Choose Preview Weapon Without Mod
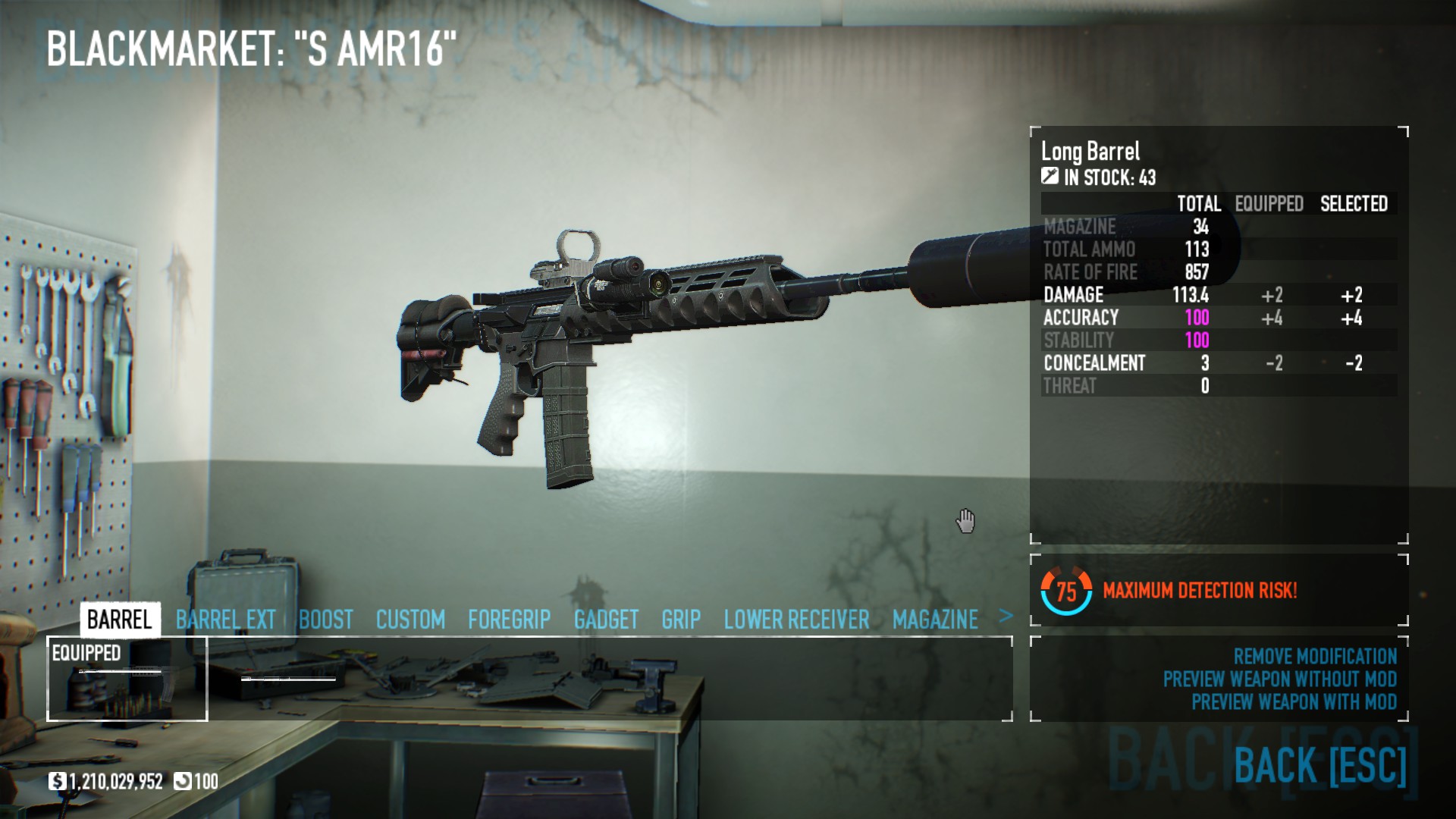Image resolution: width=1456 pixels, height=819 pixels. 1279,679
